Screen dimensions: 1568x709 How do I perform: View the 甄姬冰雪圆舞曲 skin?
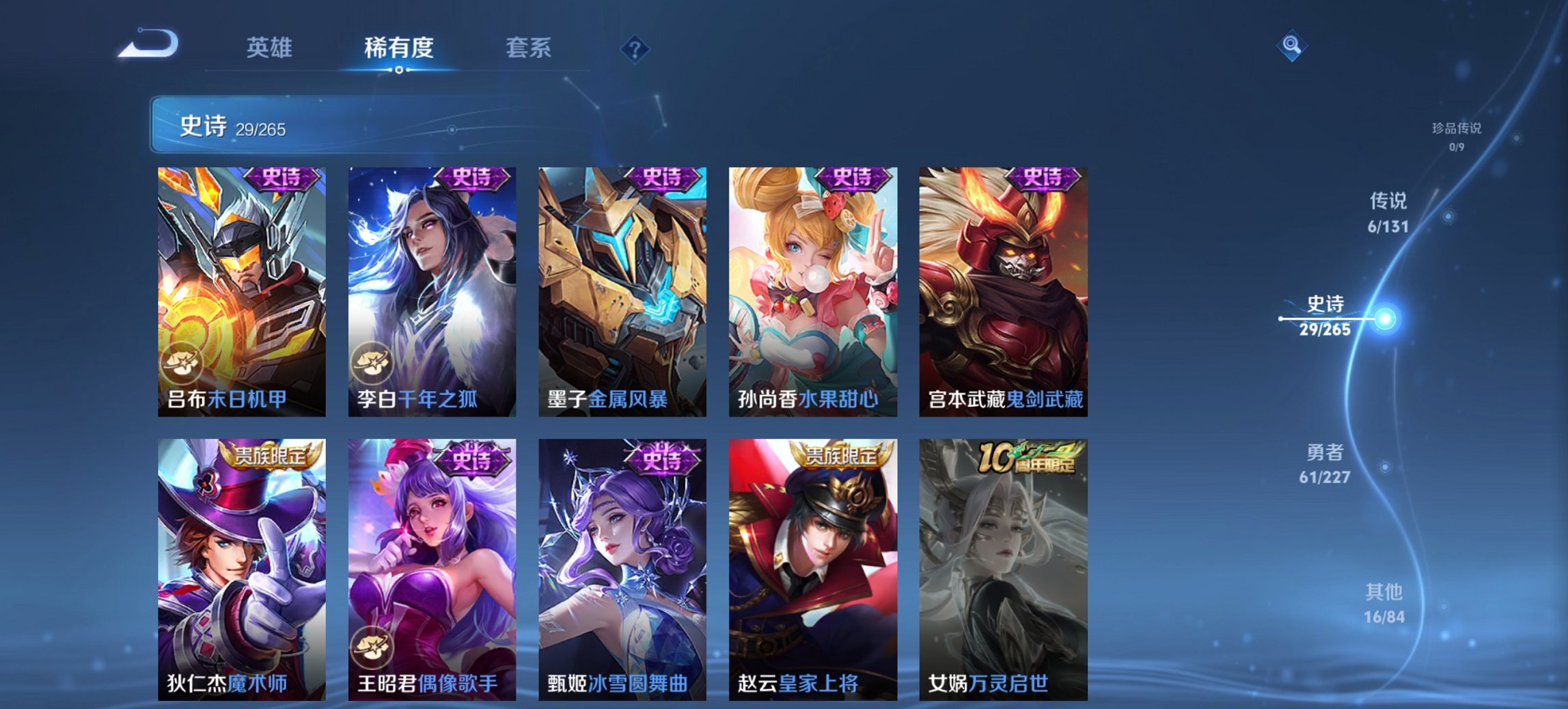(x=620, y=567)
